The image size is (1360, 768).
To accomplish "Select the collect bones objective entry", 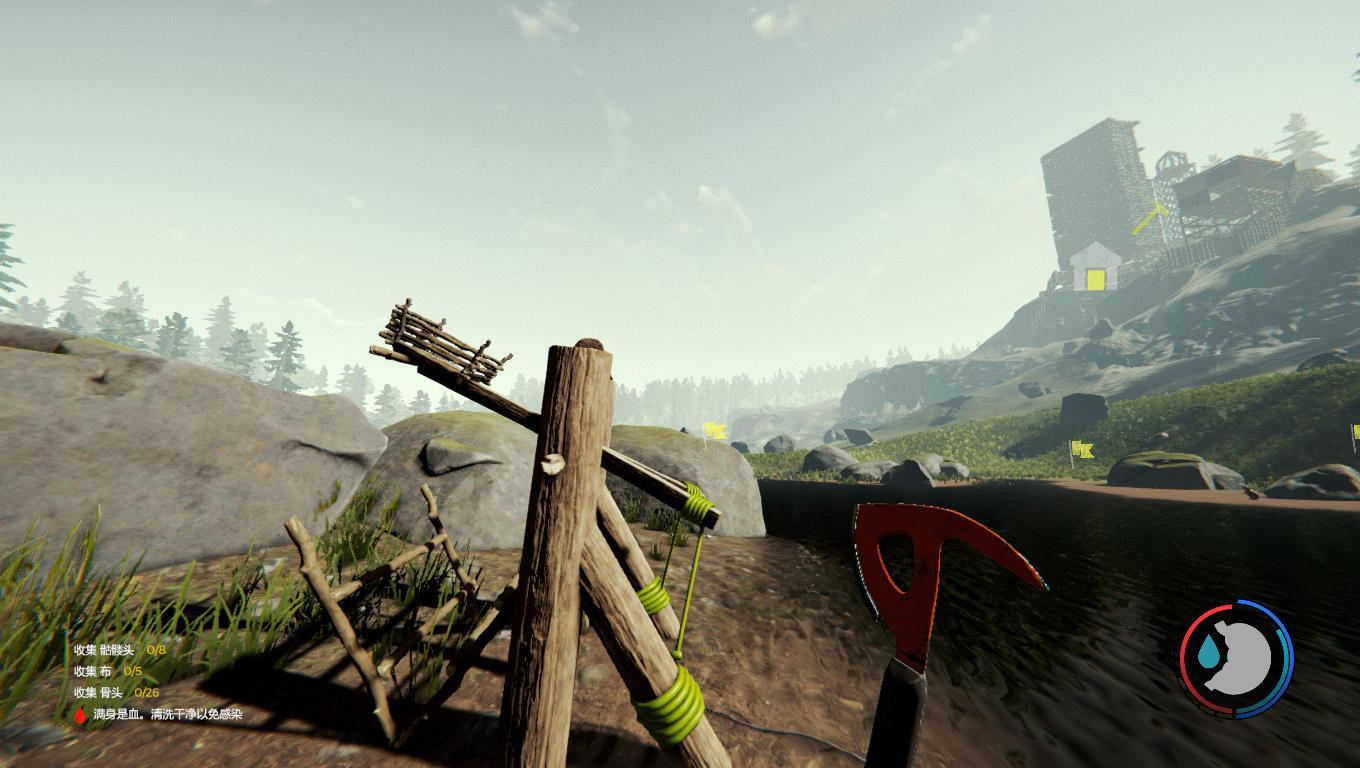I will pos(116,692).
